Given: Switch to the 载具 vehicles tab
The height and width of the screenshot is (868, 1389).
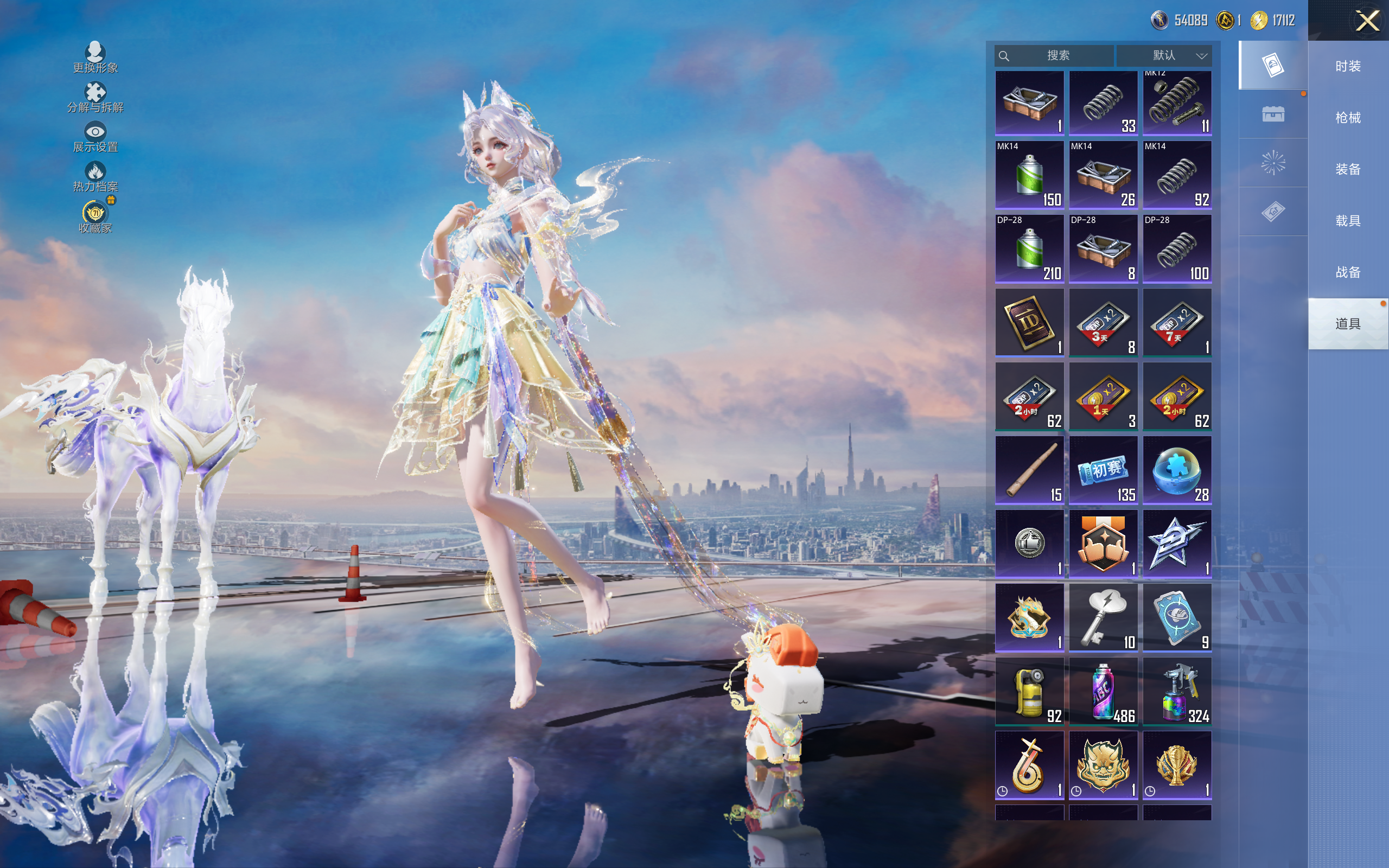Looking at the screenshot, I should tap(1348, 221).
